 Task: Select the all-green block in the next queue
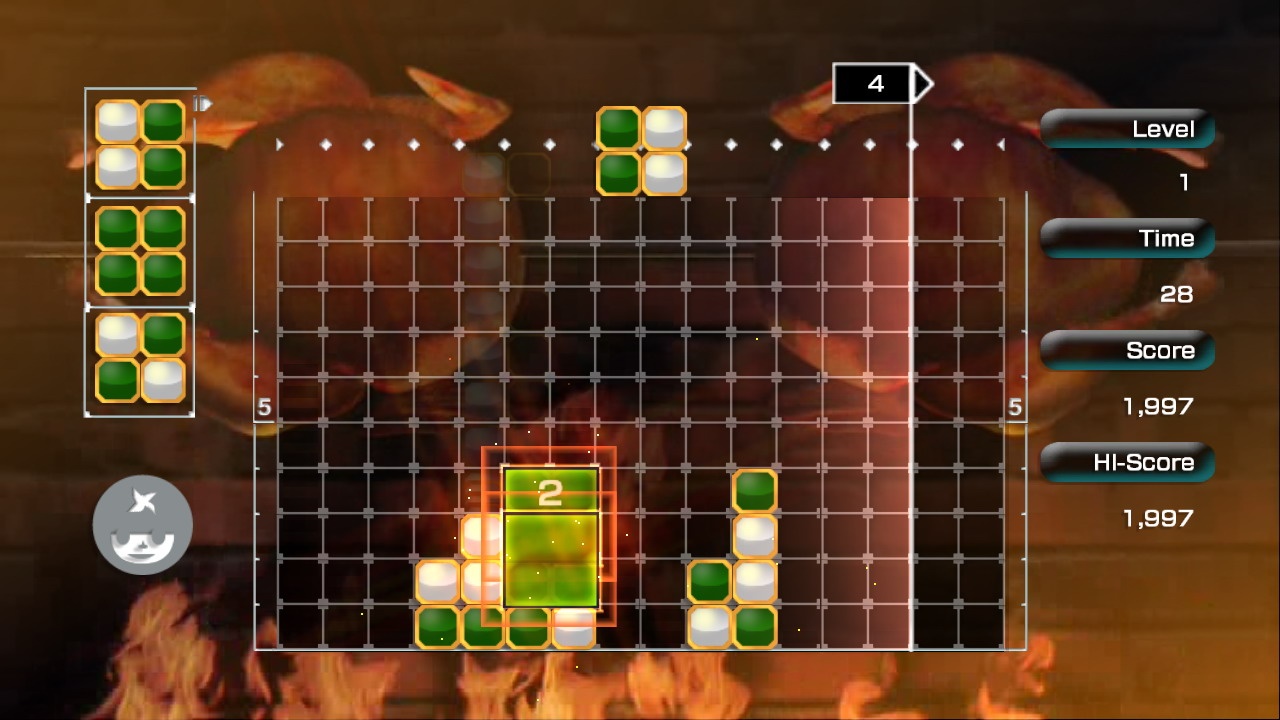[x=140, y=251]
